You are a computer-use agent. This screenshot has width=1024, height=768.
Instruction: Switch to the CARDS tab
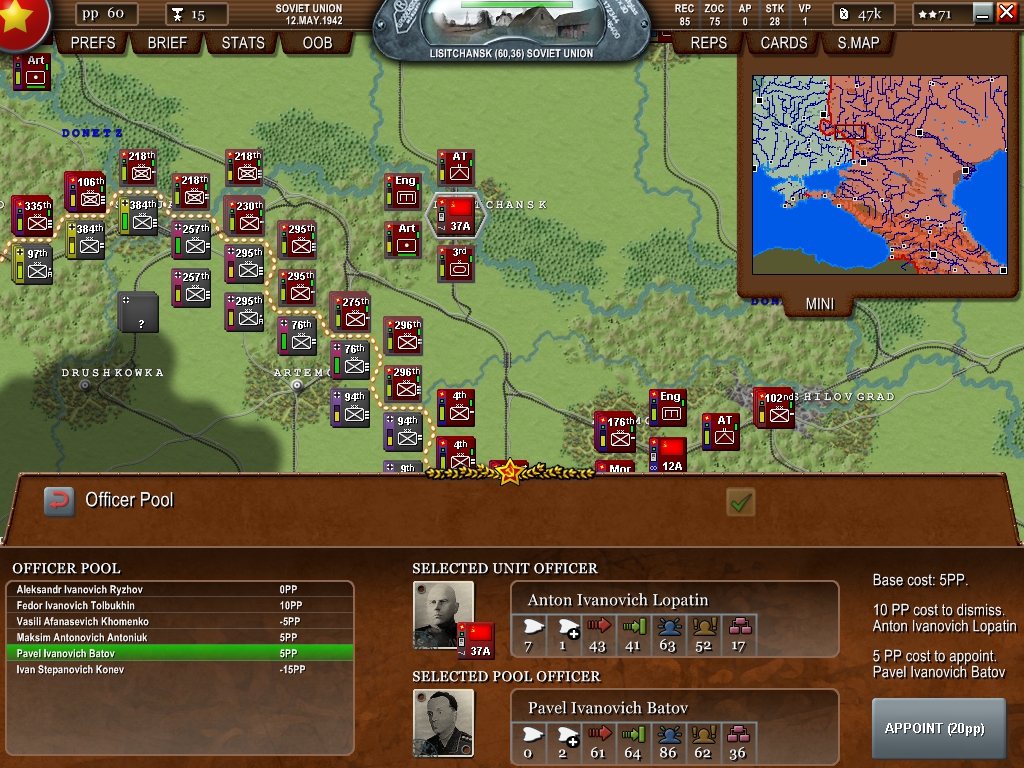(x=784, y=43)
